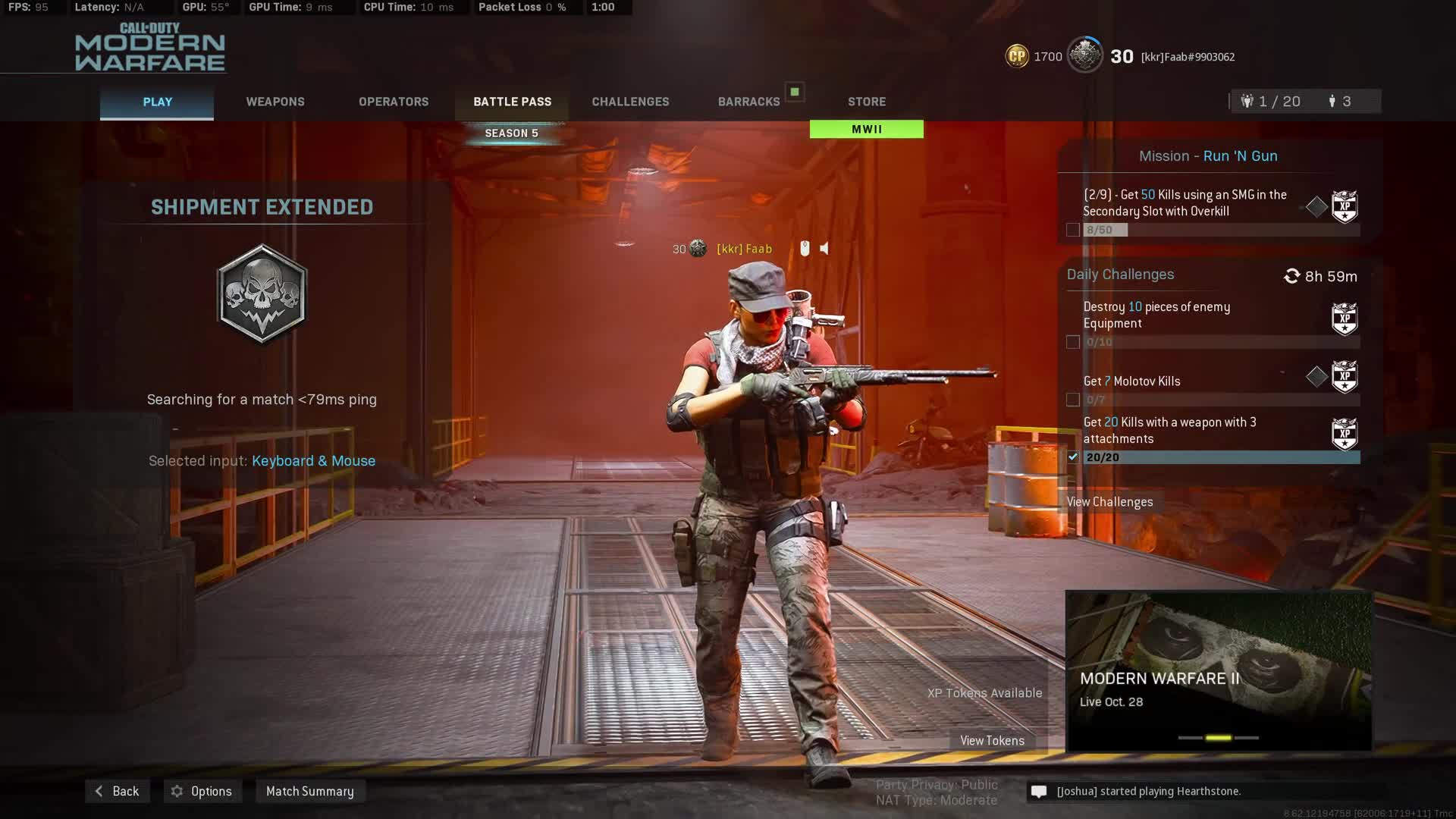Open View Challenges
1456x819 pixels.
(1109, 502)
